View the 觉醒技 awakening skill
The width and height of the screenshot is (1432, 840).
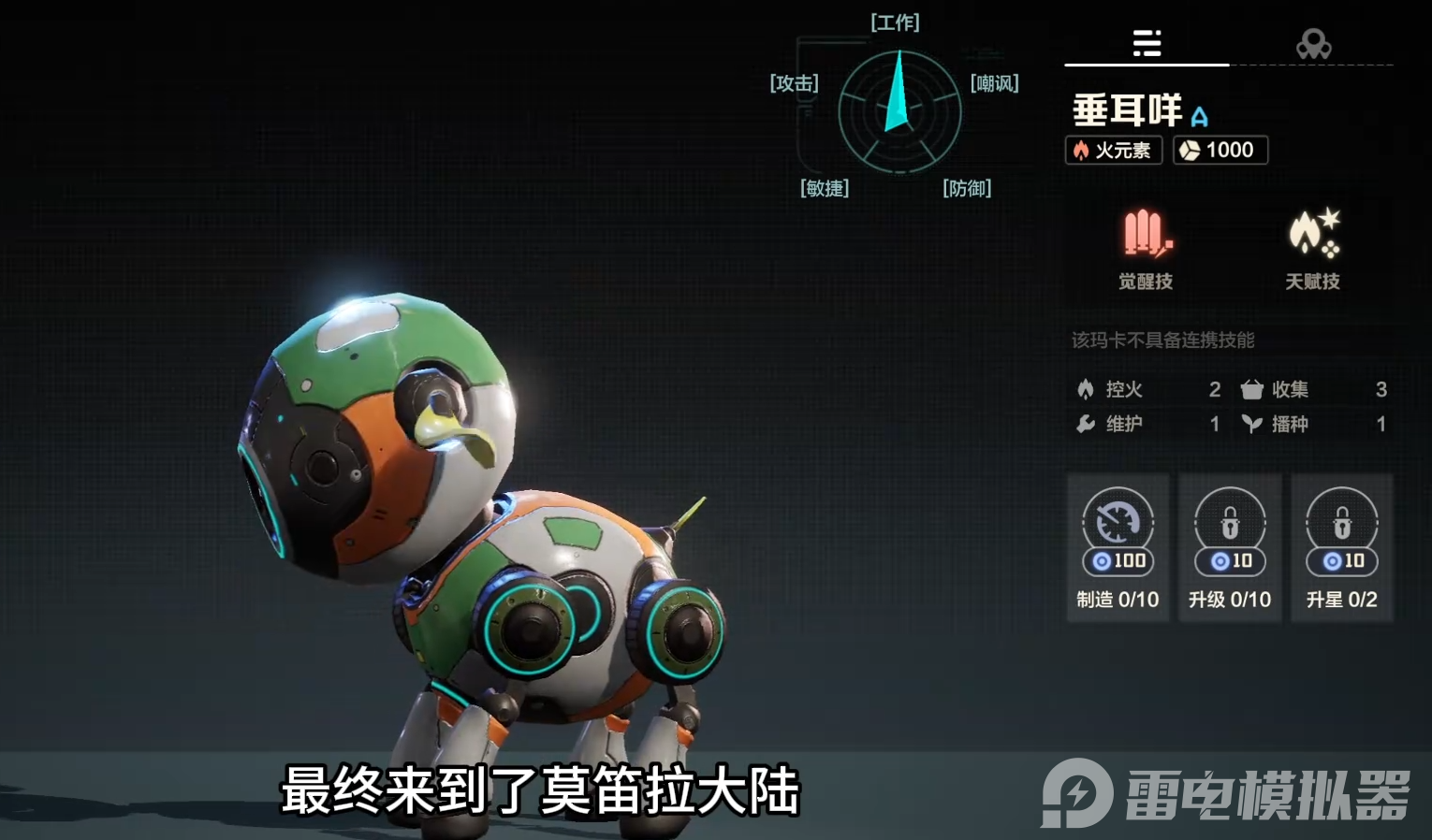[x=1146, y=249]
